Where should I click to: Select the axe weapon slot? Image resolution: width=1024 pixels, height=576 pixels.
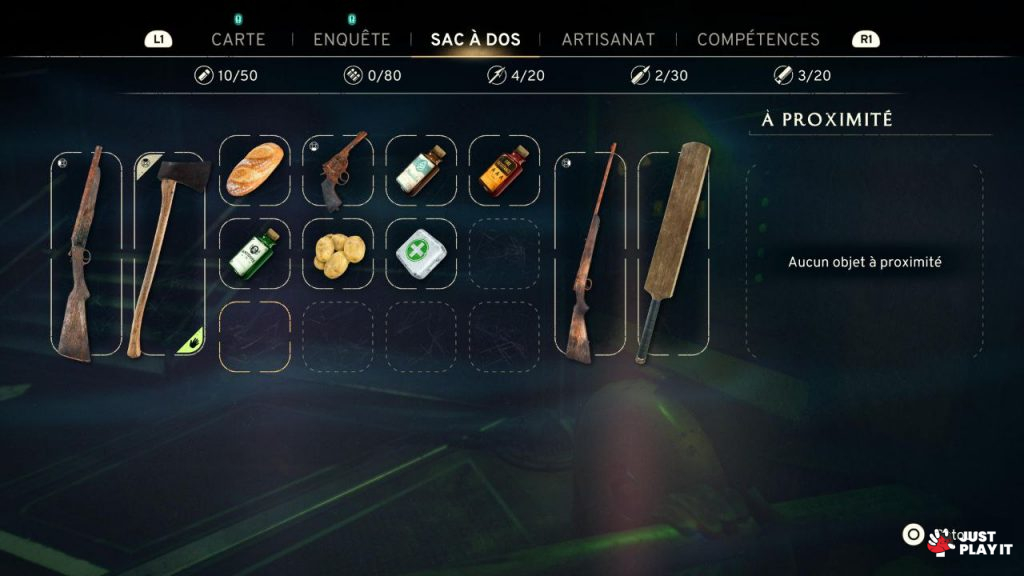point(169,254)
